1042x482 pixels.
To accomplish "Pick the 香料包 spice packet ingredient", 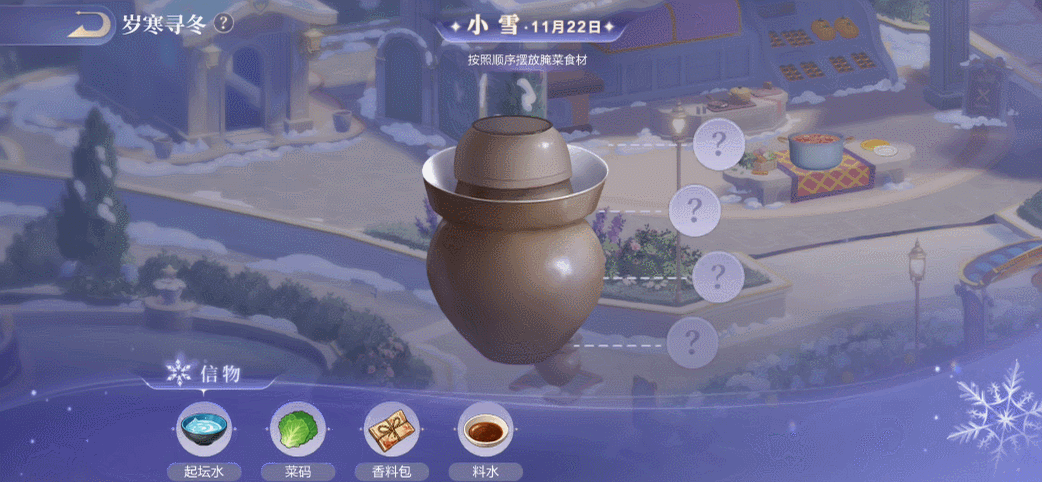I will click(x=390, y=431).
